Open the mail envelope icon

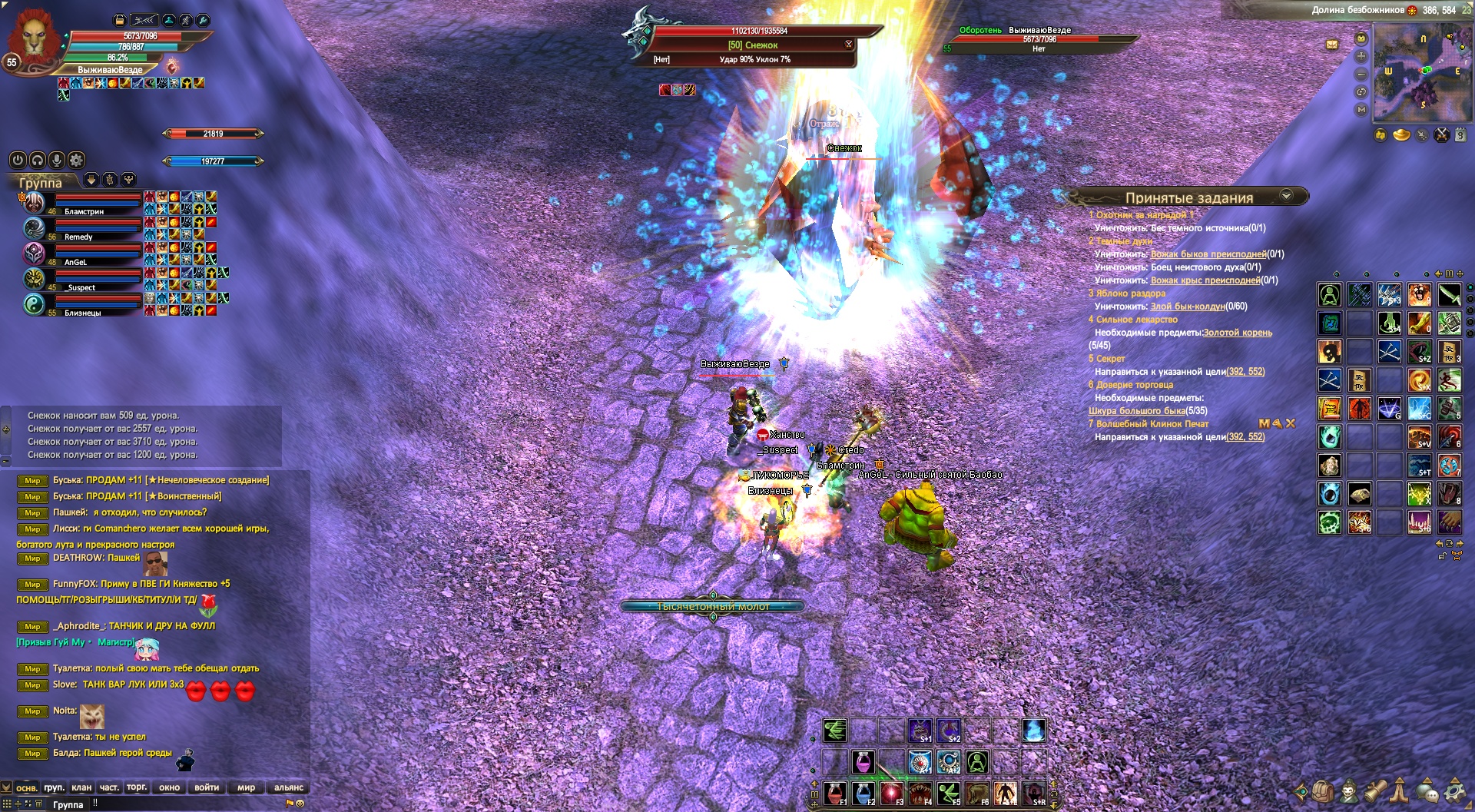(x=1332, y=45)
